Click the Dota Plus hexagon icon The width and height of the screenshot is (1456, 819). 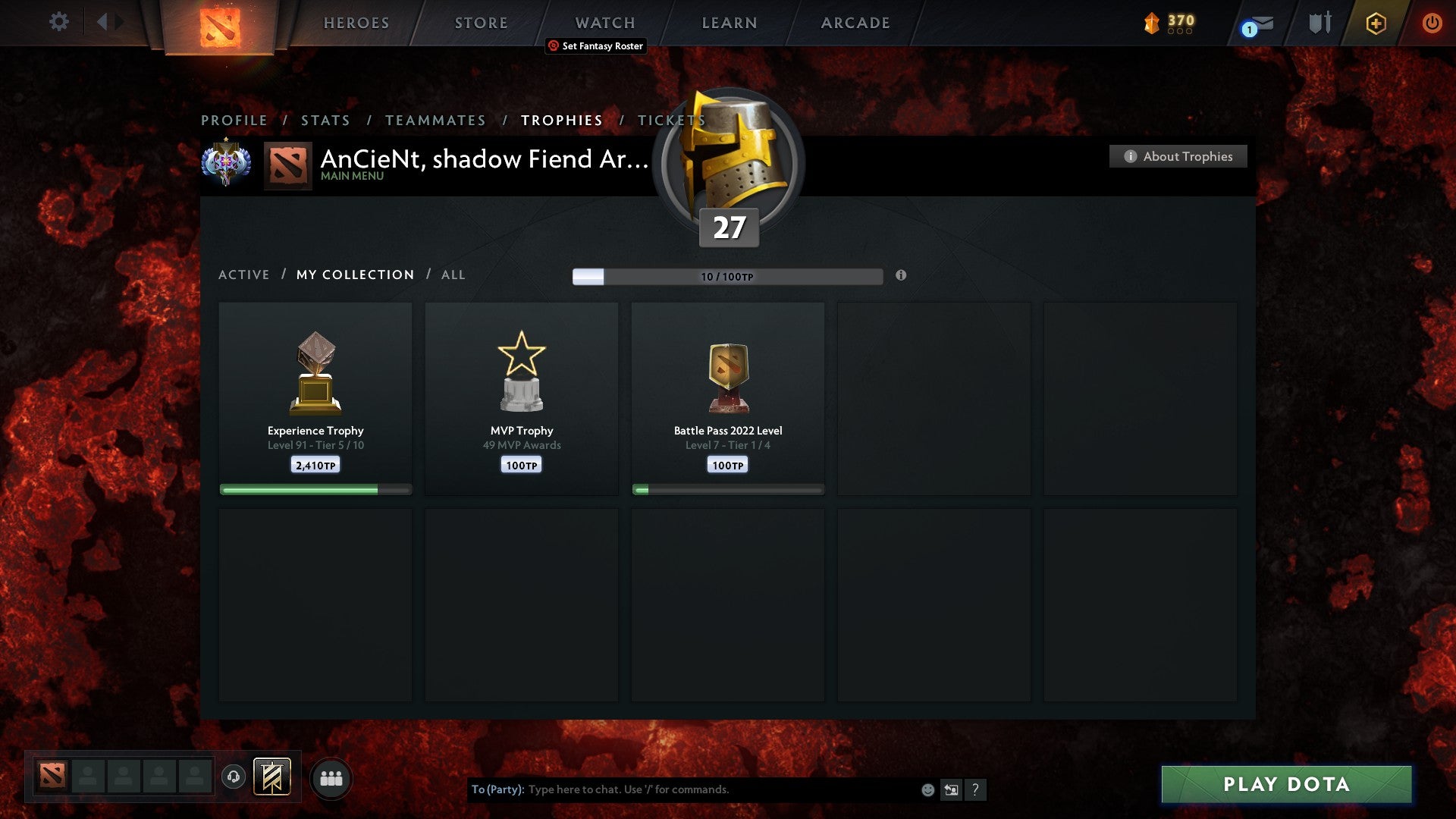click(1376, 23)
